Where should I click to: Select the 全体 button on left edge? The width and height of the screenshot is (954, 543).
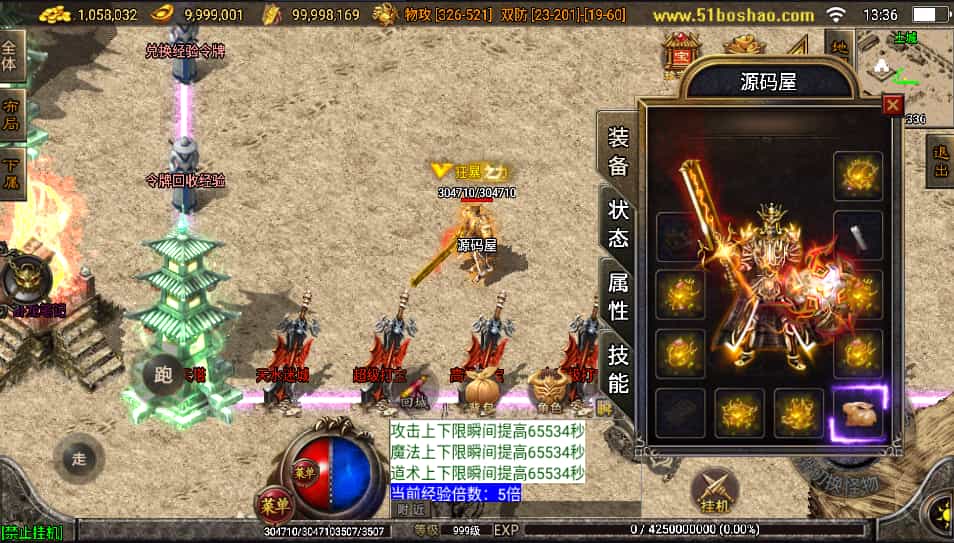(x=10, y=56)
